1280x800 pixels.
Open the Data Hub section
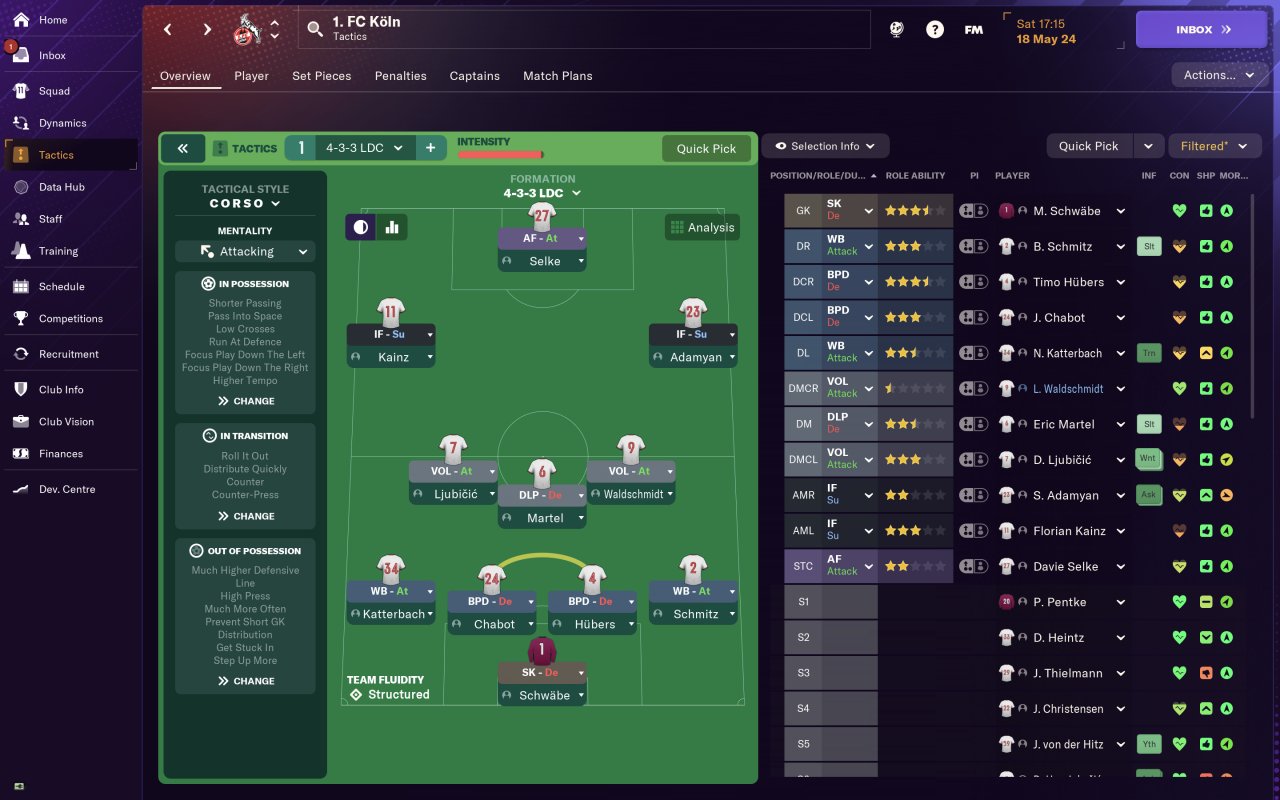[61, 187]
